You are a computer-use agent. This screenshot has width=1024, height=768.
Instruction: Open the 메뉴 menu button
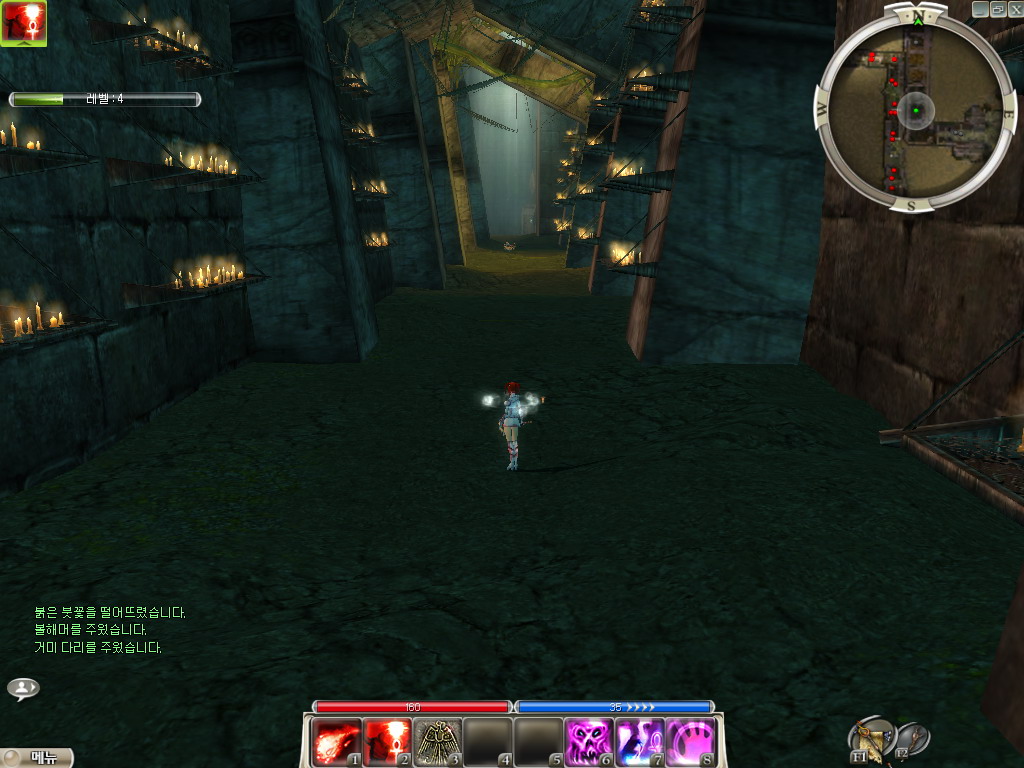[38, 757]
